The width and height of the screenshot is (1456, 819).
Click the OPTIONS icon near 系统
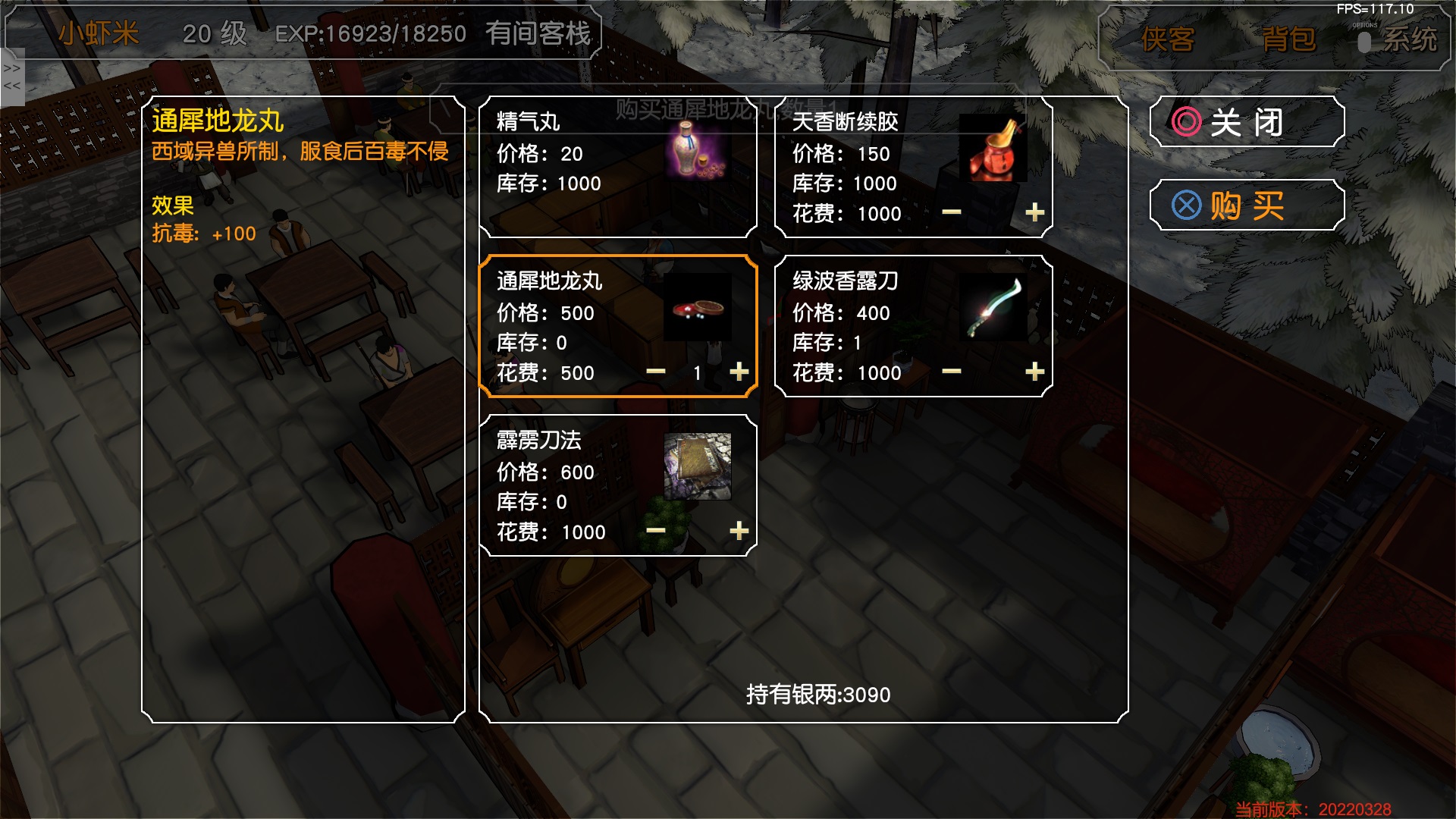(1365, 39)
